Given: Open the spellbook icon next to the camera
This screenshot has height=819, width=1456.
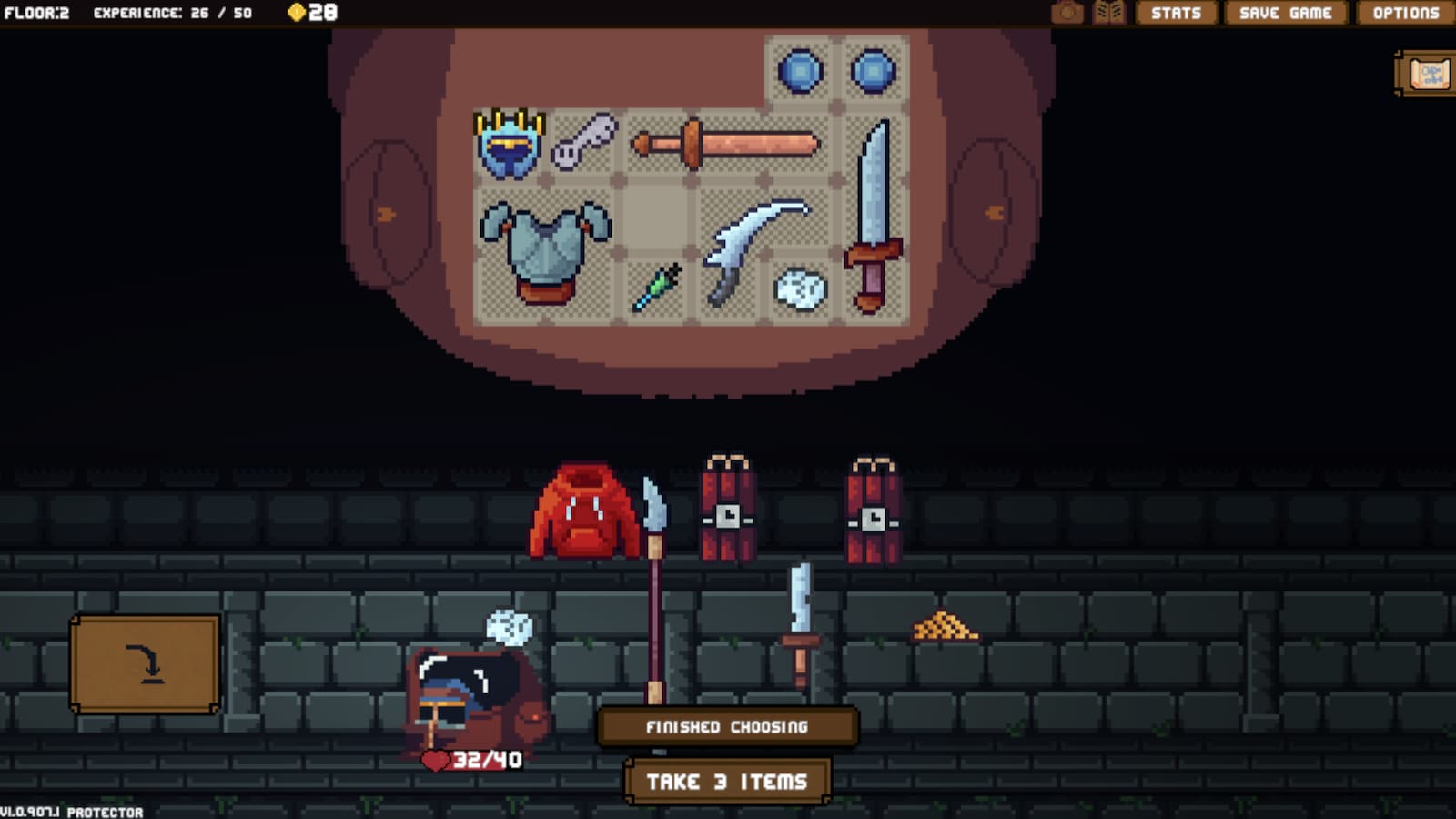Looking at the screenshot, I should coord(1109,13).
